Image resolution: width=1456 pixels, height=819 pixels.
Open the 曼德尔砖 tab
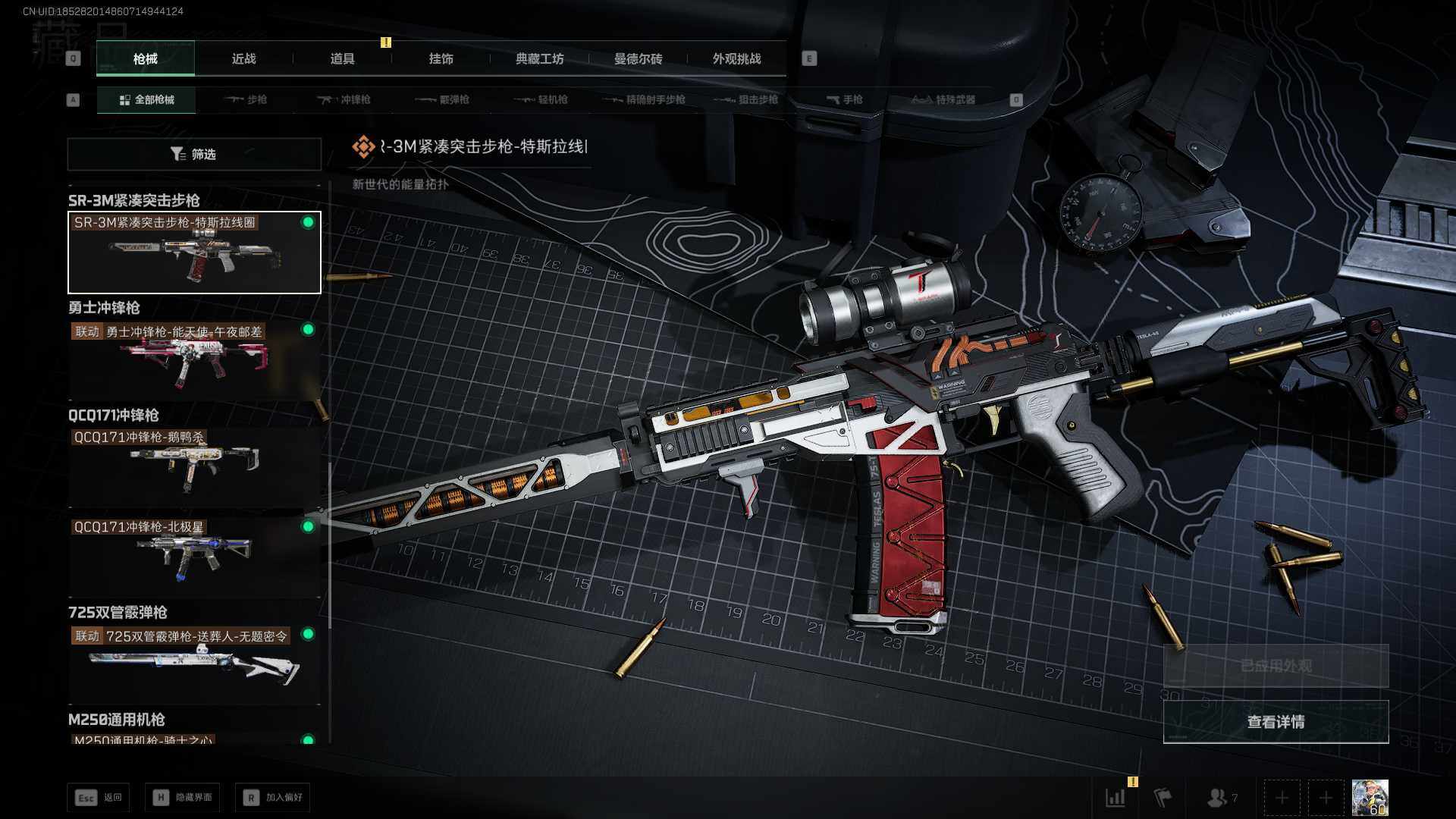click(638, 58)
